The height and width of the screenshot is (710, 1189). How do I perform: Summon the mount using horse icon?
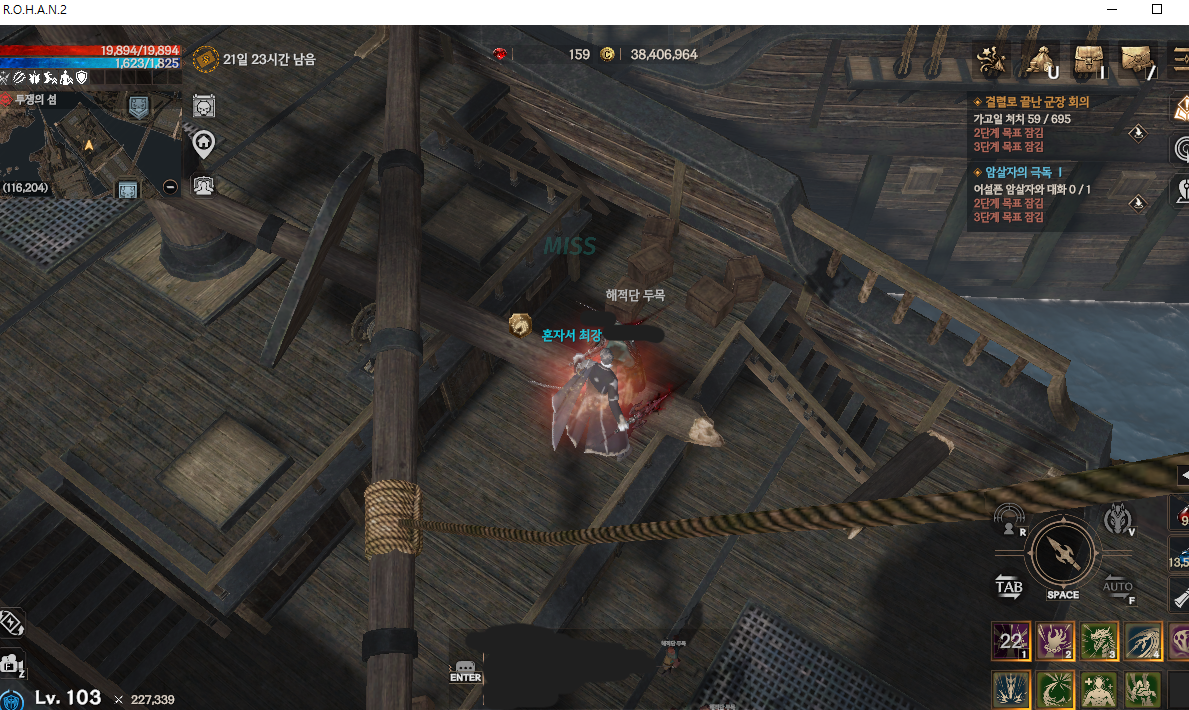pos(1118,519)
